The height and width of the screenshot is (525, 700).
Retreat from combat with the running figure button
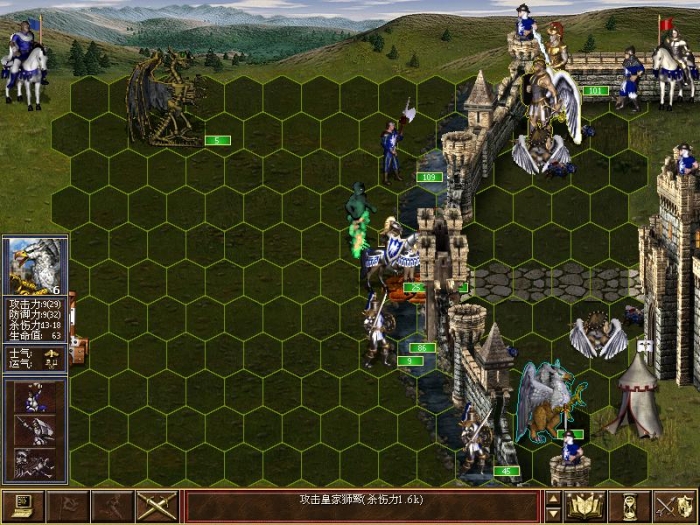pos(112,506)
